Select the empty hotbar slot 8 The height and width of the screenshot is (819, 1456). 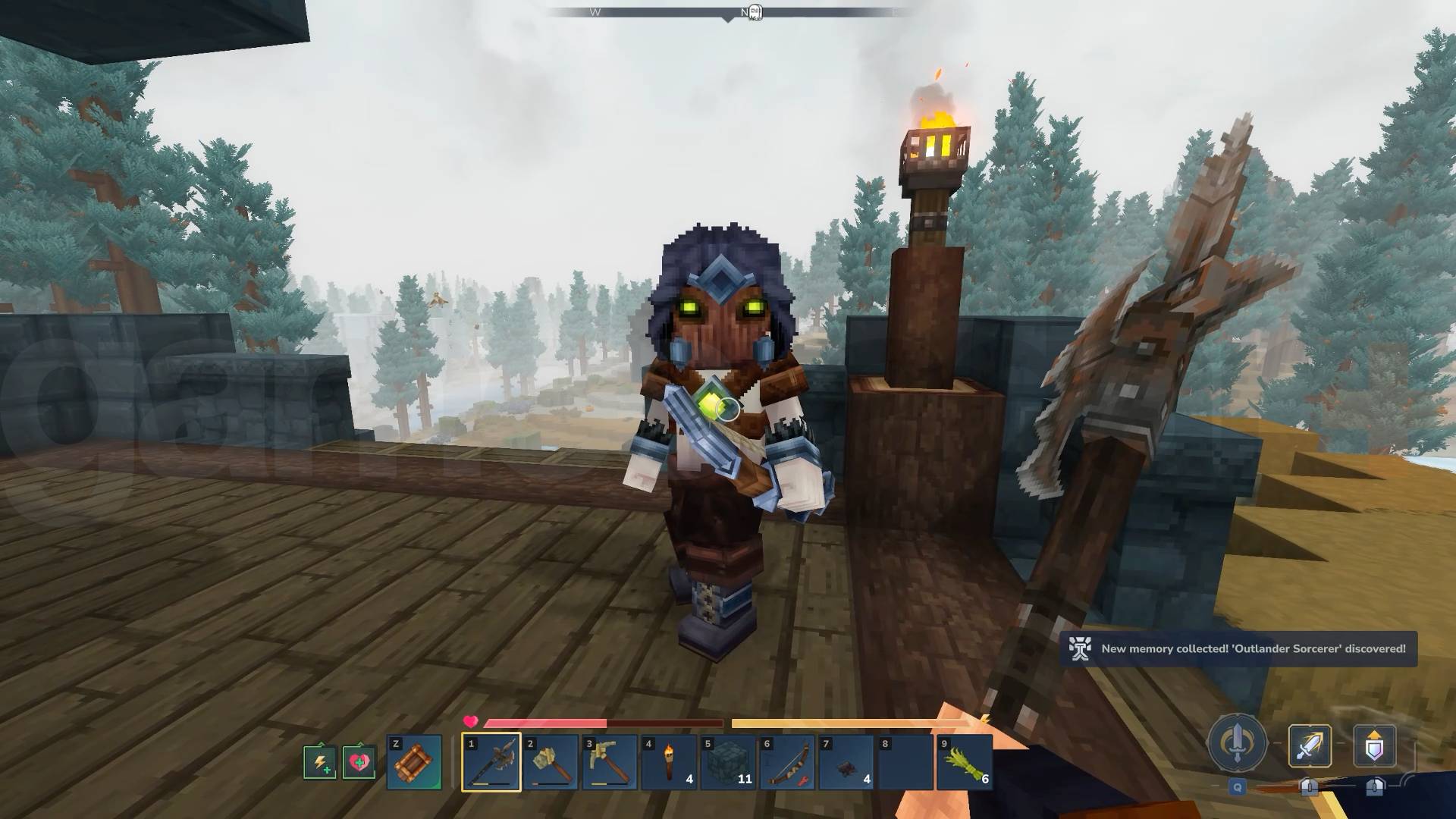[x=905, y=762]
